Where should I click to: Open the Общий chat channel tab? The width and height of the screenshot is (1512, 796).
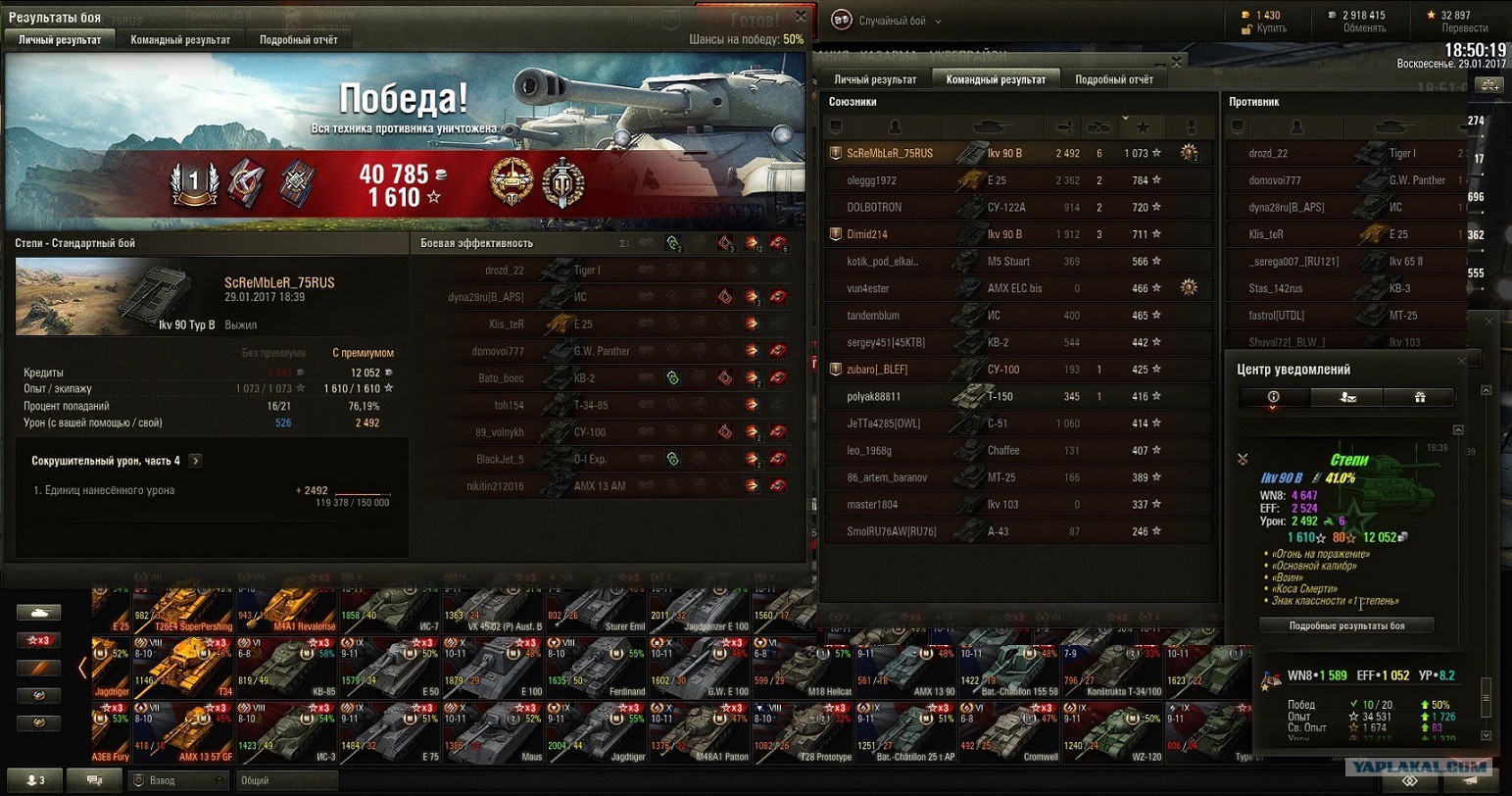(x=287, y=780)
